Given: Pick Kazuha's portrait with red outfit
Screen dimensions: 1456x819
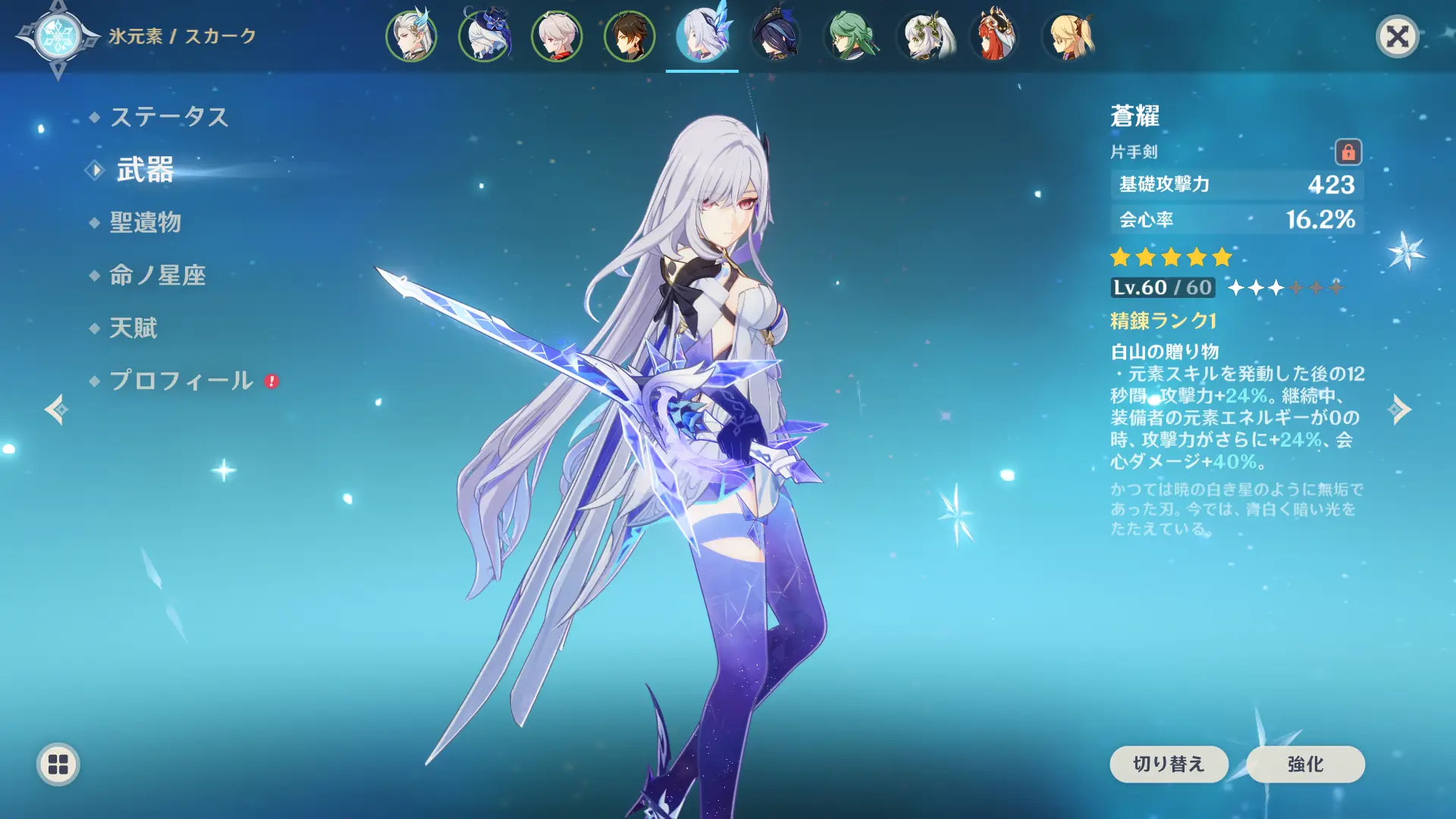Looking at the screenshot, I should [x=557, y=36].
